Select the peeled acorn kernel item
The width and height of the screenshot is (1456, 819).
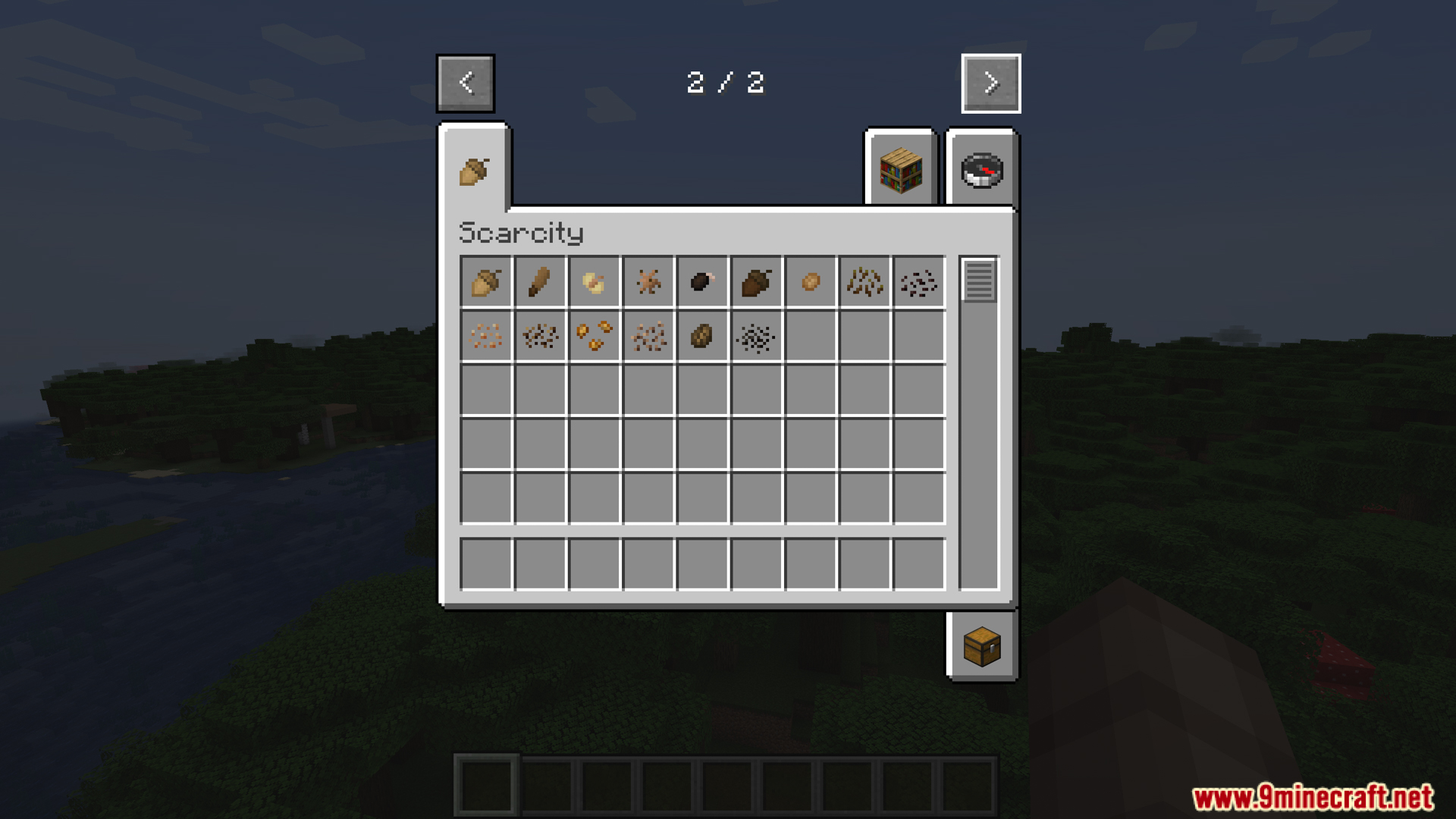595,282
